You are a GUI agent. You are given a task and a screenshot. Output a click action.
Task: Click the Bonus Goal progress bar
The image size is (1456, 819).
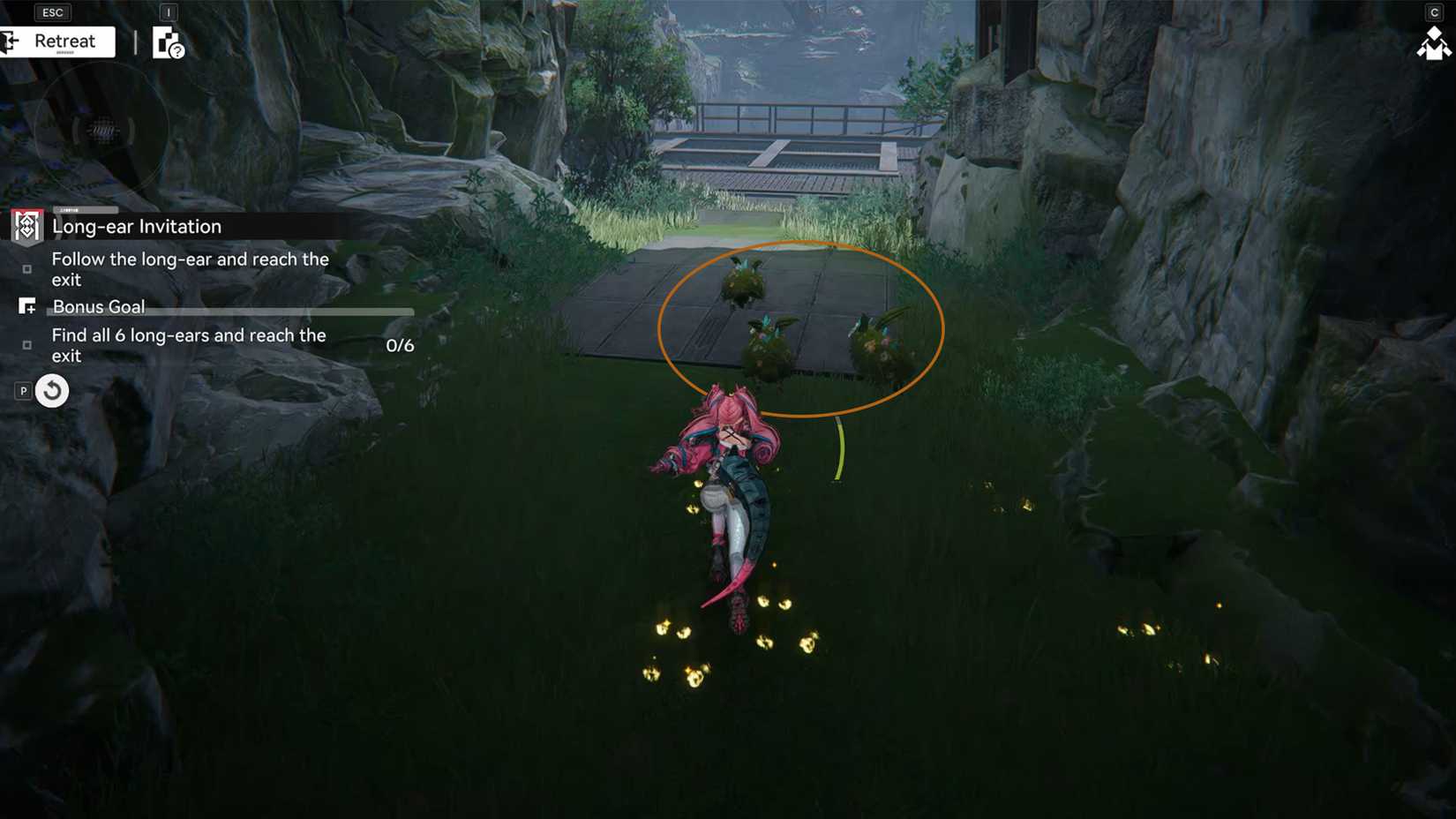pos(265,312)
